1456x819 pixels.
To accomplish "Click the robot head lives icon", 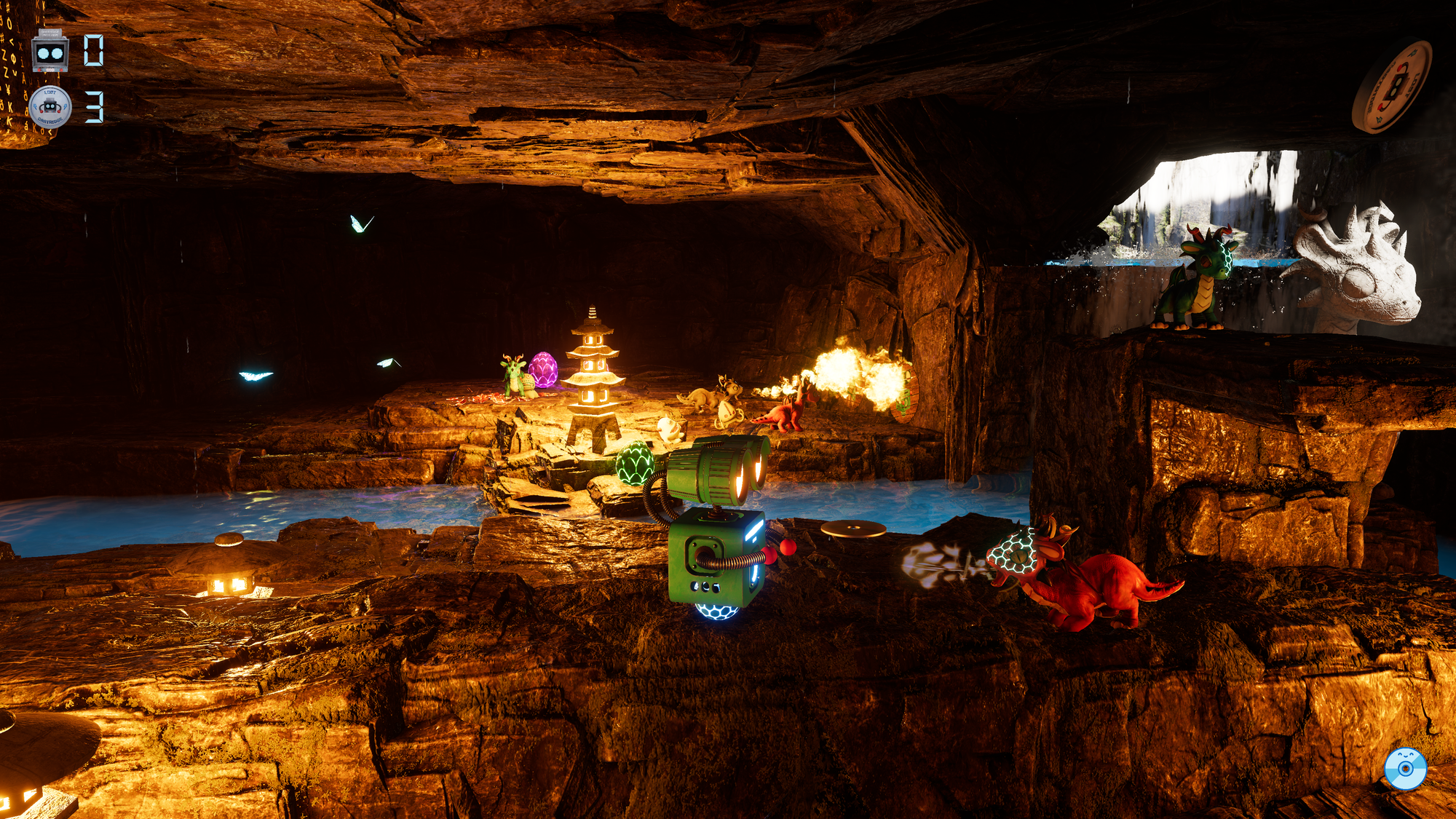I will (50, 52).
